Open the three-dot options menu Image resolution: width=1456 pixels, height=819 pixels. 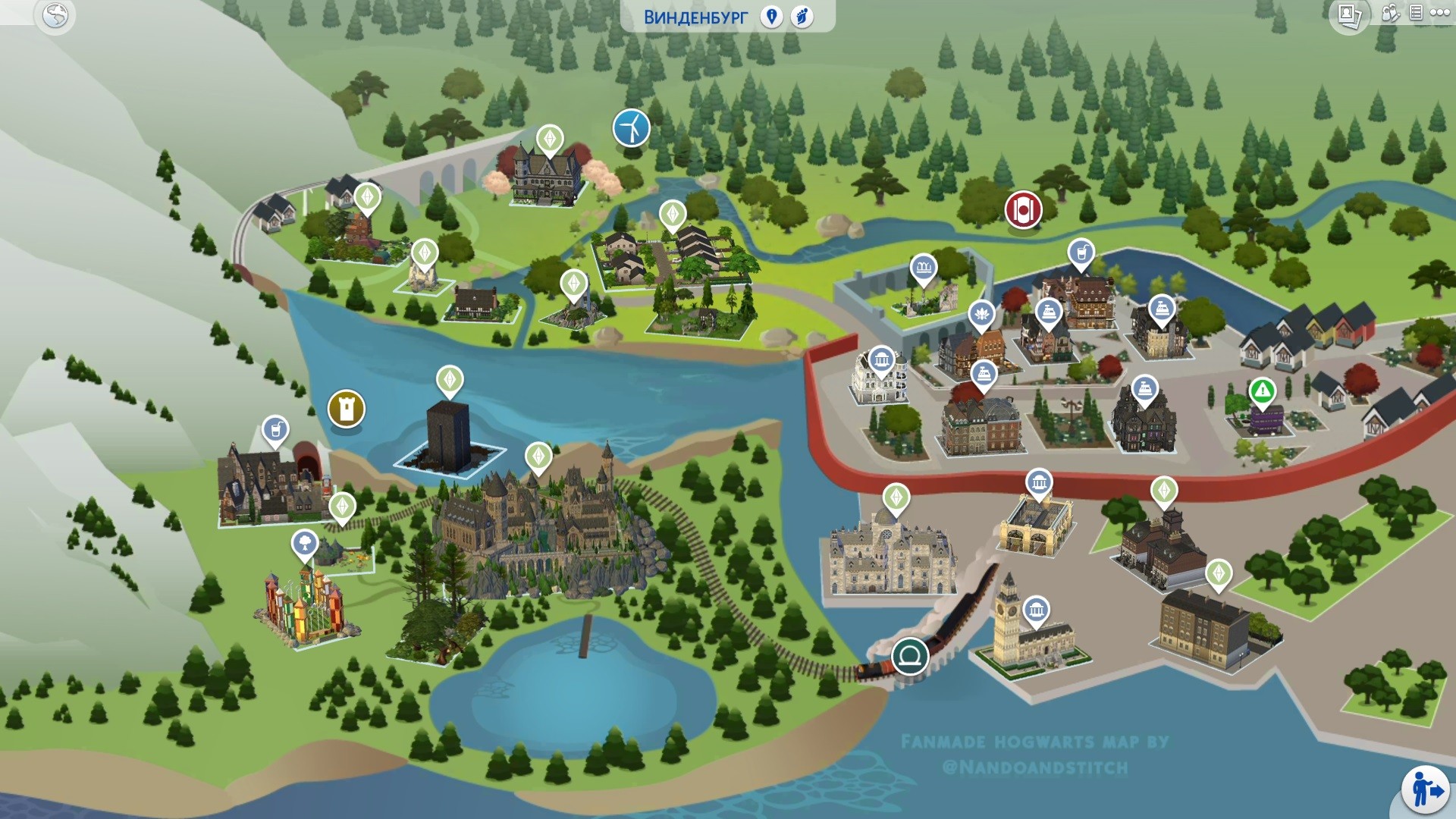click(x=1439, y=13)
